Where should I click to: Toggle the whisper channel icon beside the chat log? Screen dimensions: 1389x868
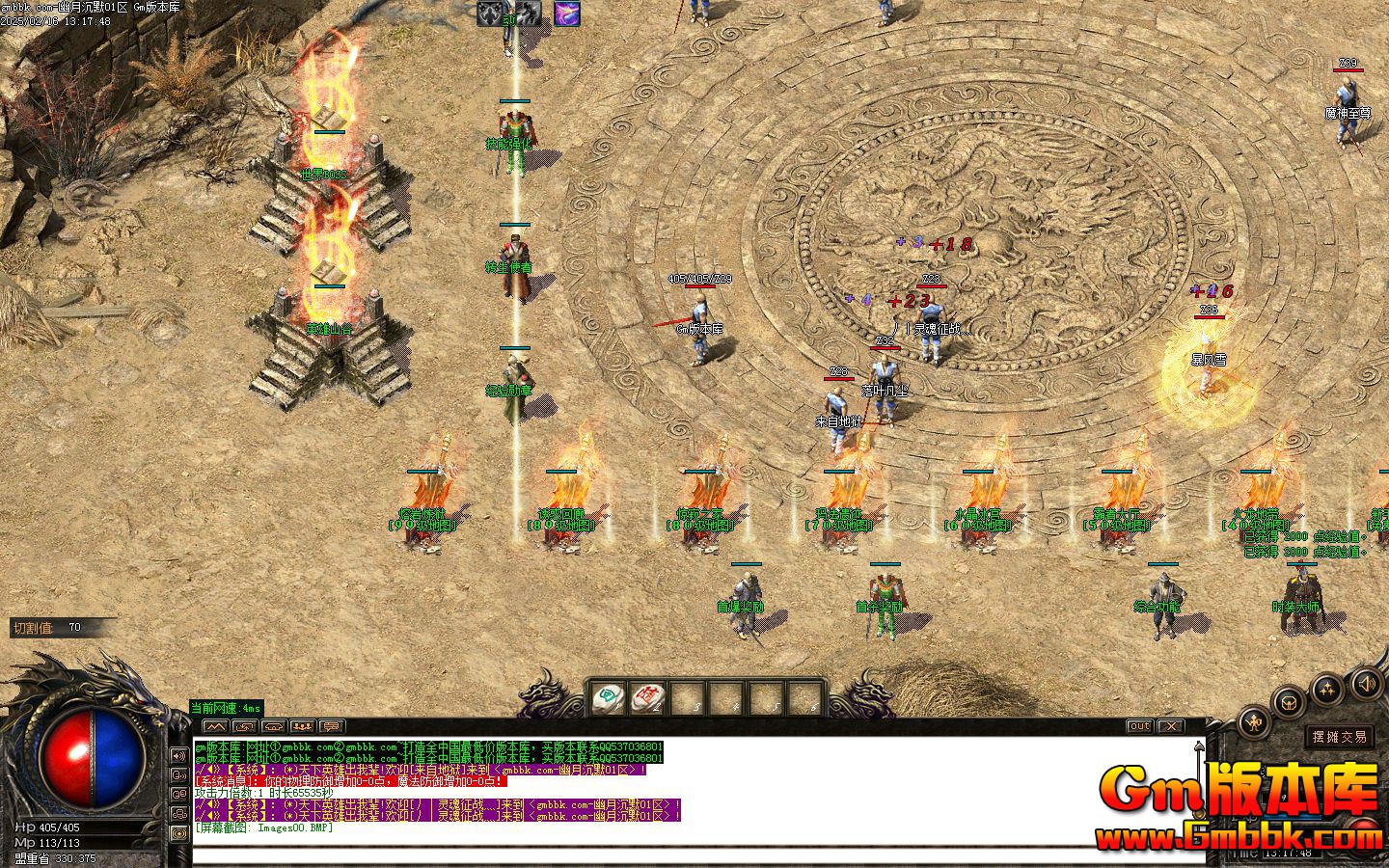[x=178, y=773]
